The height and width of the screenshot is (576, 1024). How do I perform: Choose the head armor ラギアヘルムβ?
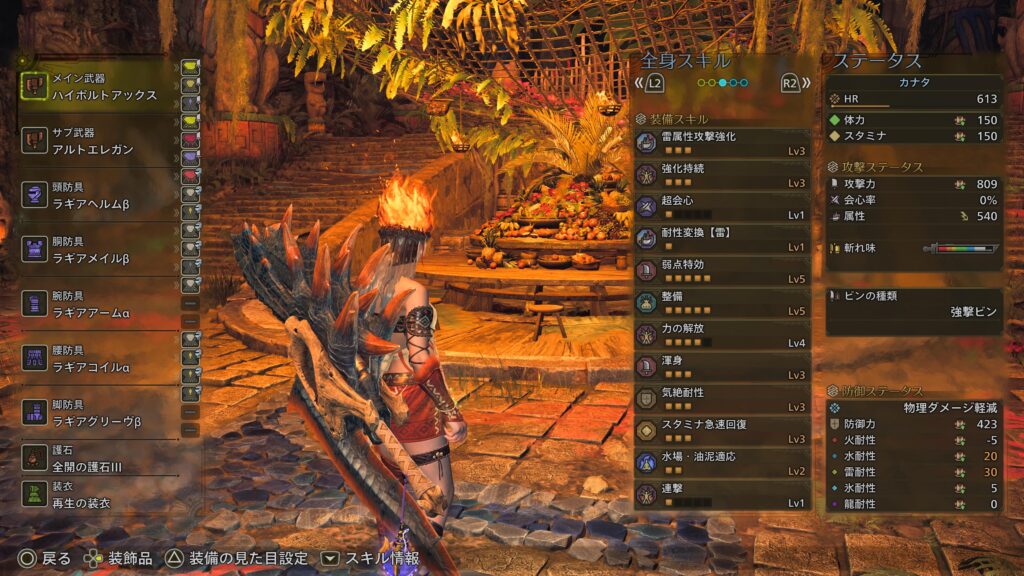(98, 195)
